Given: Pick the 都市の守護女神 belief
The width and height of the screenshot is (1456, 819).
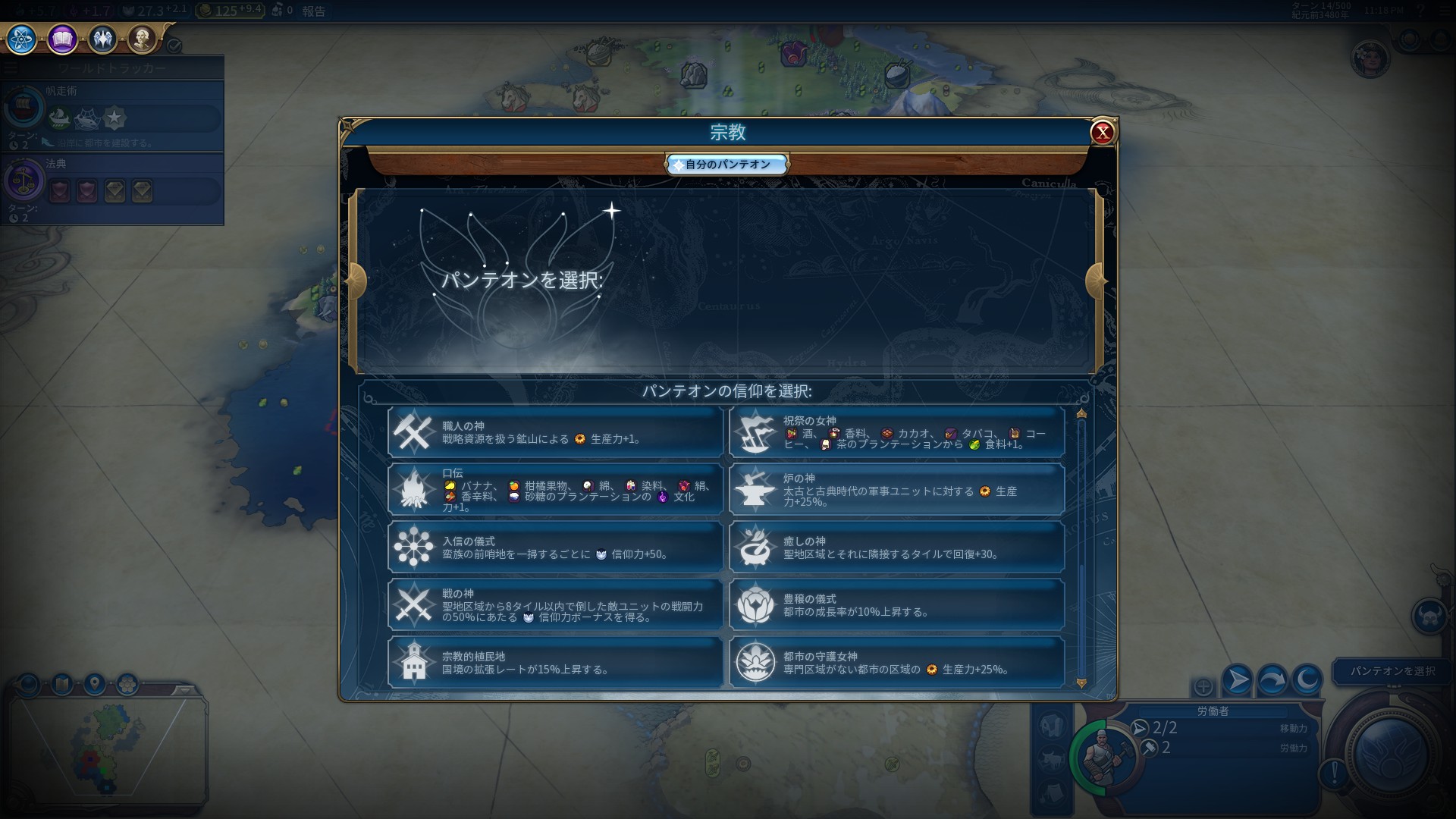Looking at the screenshot, I should point(896,663).
